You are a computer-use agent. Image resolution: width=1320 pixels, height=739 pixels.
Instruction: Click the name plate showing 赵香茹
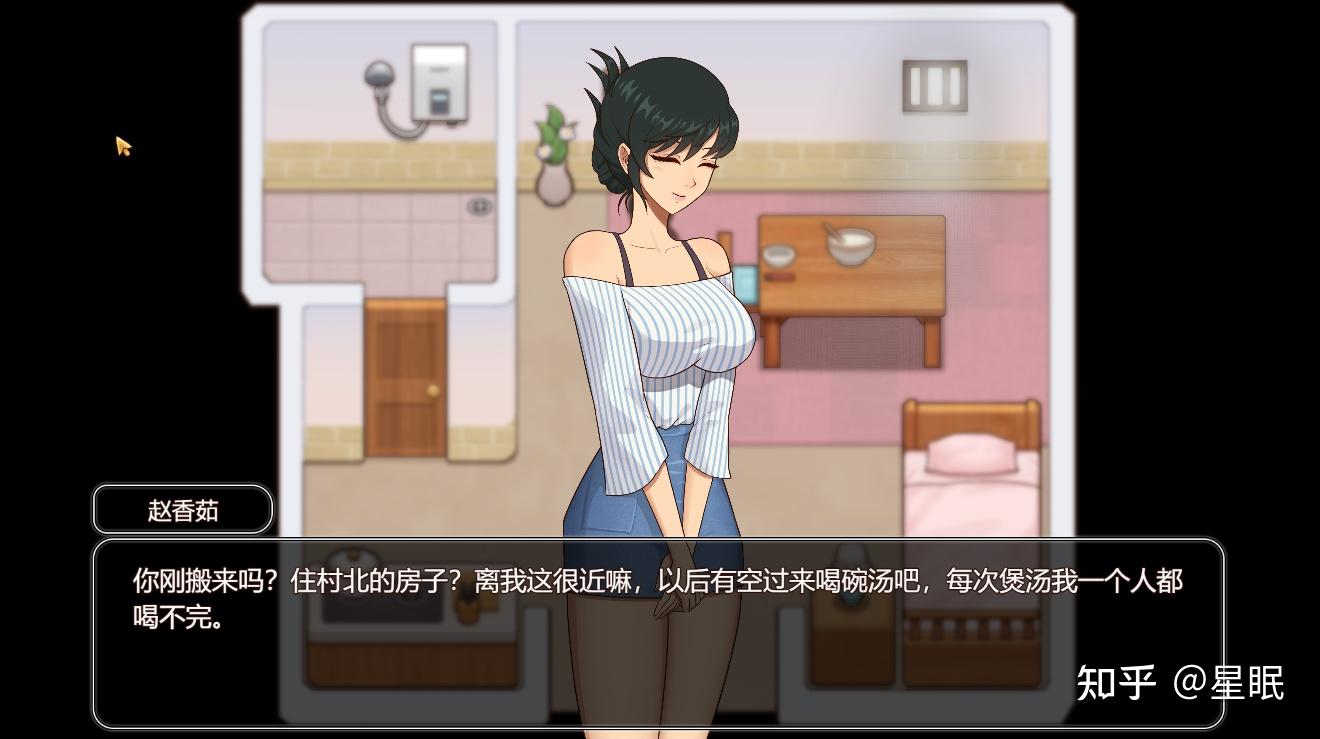(x=180, y=508)
